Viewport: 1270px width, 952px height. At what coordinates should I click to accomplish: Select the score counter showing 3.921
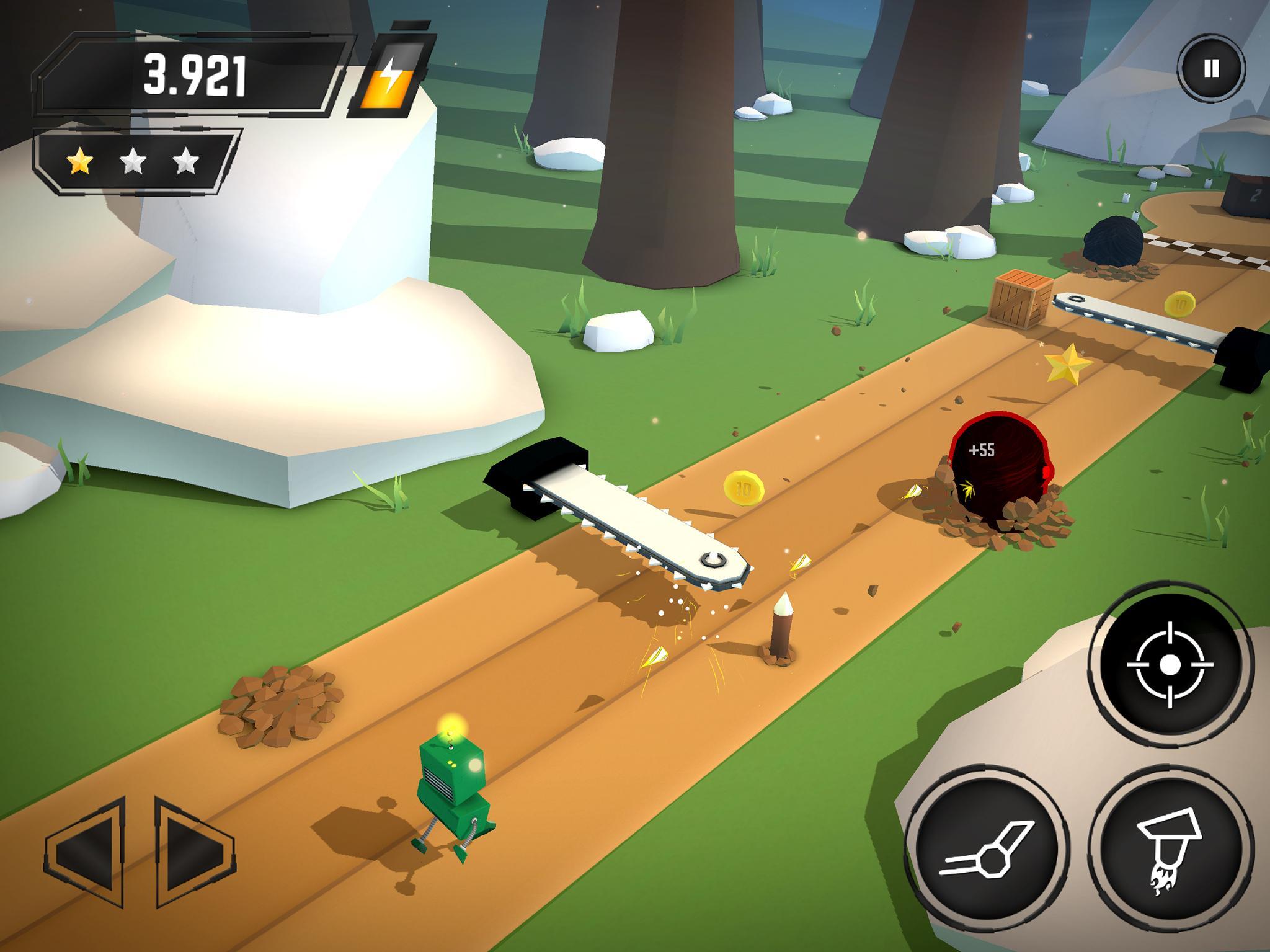[197, 75]
